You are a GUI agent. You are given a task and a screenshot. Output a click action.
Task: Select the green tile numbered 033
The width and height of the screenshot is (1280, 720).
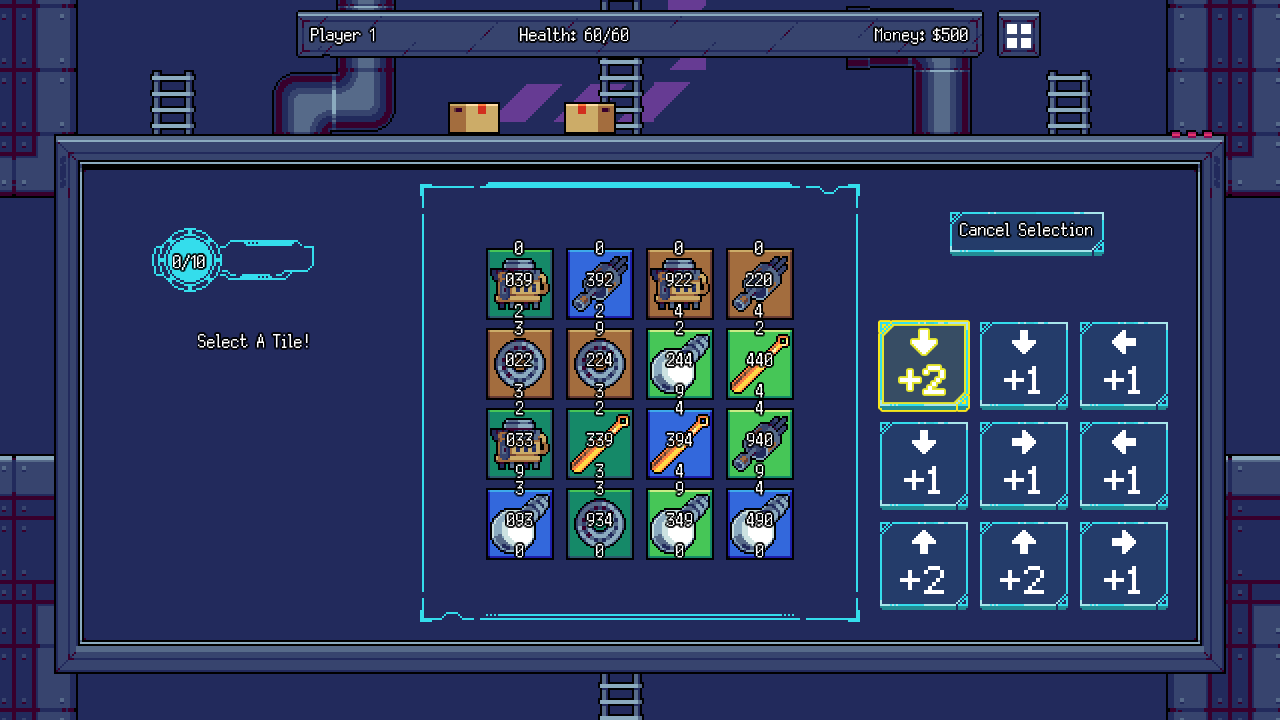tap(520, 443)
